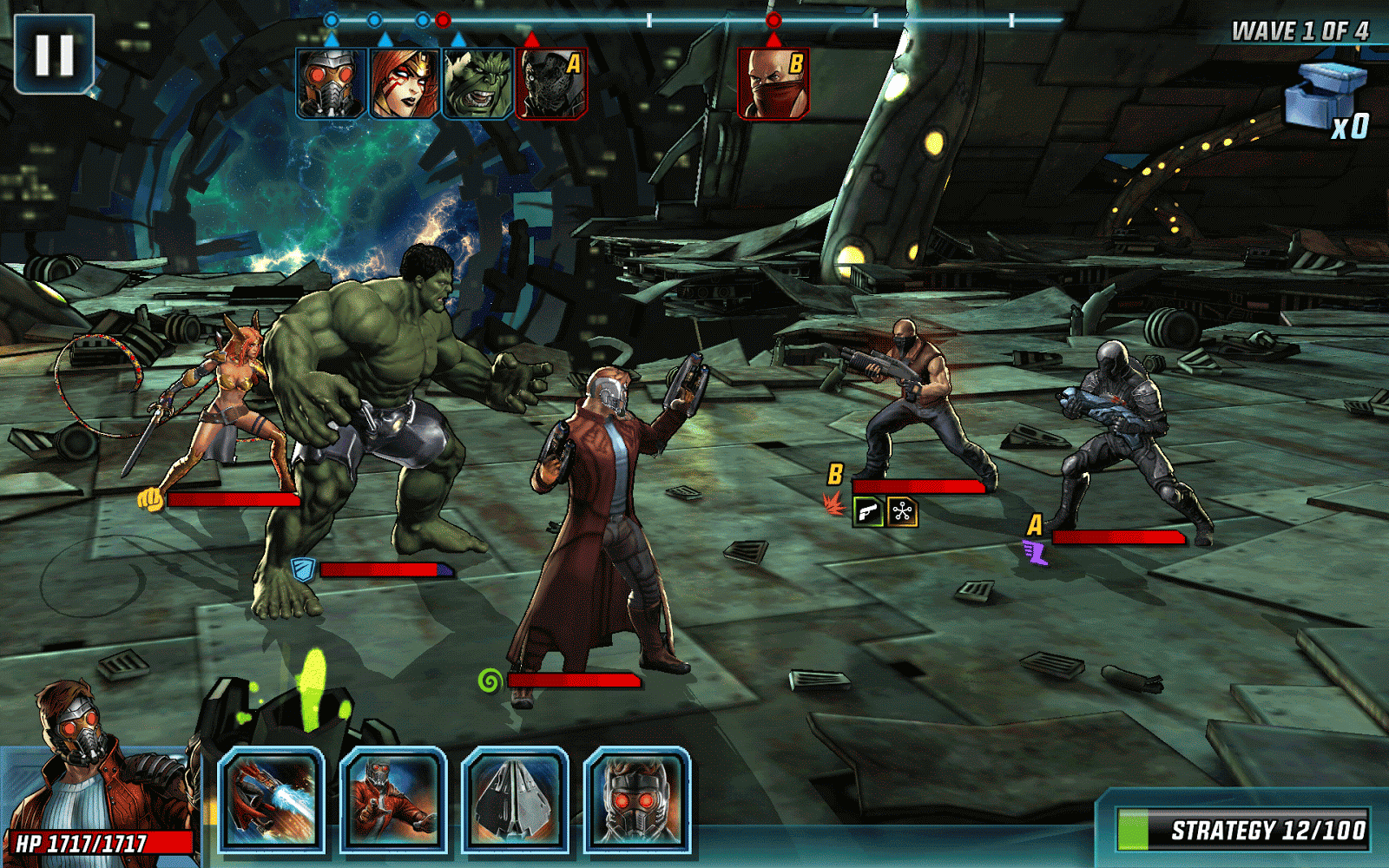Select Star-Lord's portrait in the turn order

[331, 83]
